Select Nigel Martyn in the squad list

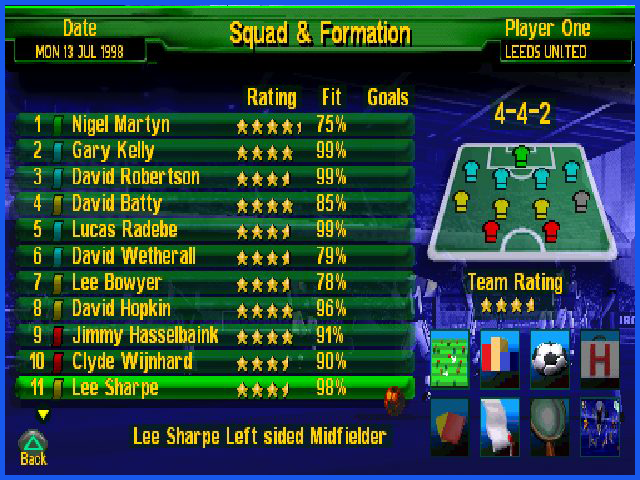pos(215,125)
